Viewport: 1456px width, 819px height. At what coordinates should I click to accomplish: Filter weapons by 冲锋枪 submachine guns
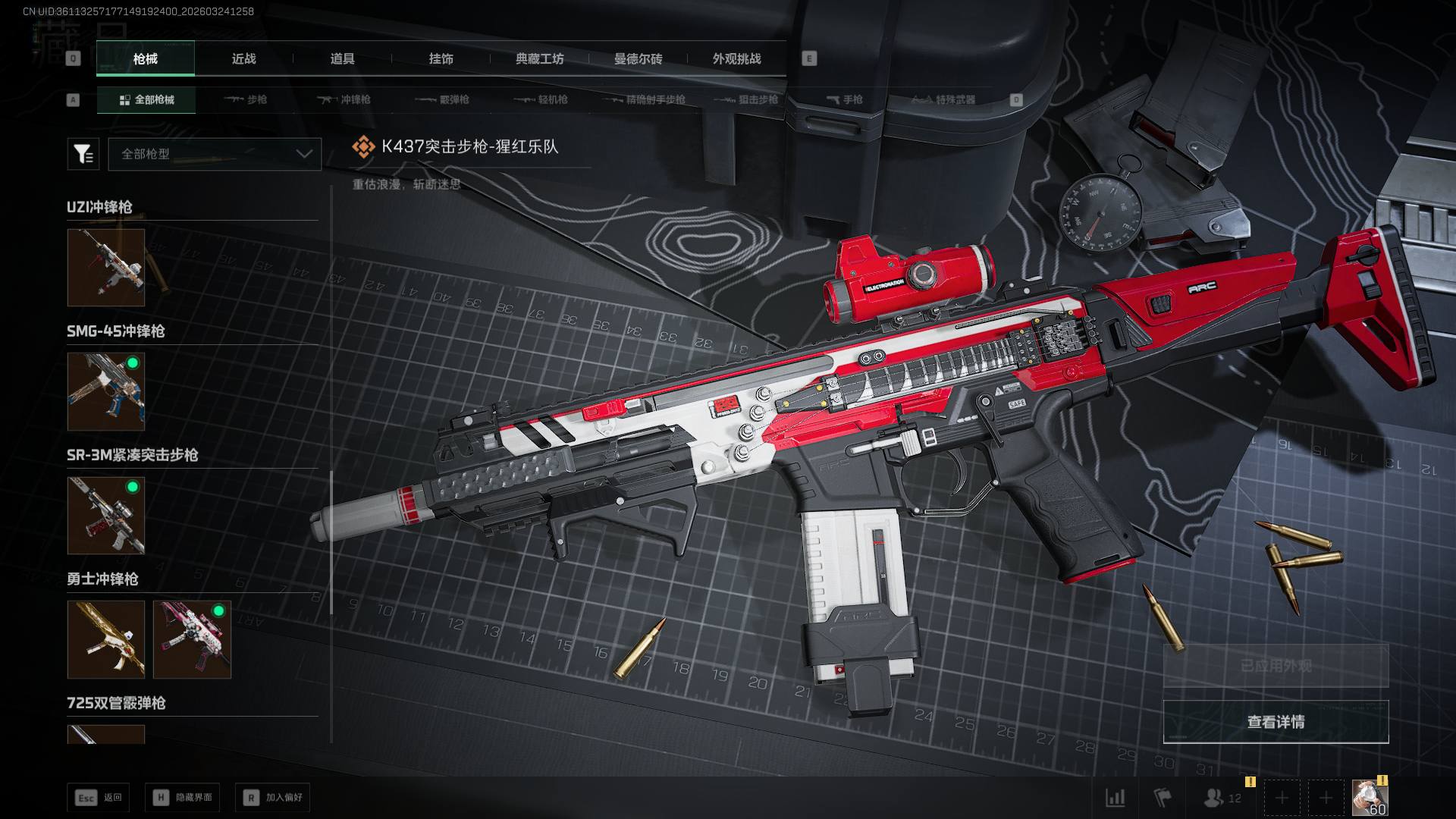point(344,99)
